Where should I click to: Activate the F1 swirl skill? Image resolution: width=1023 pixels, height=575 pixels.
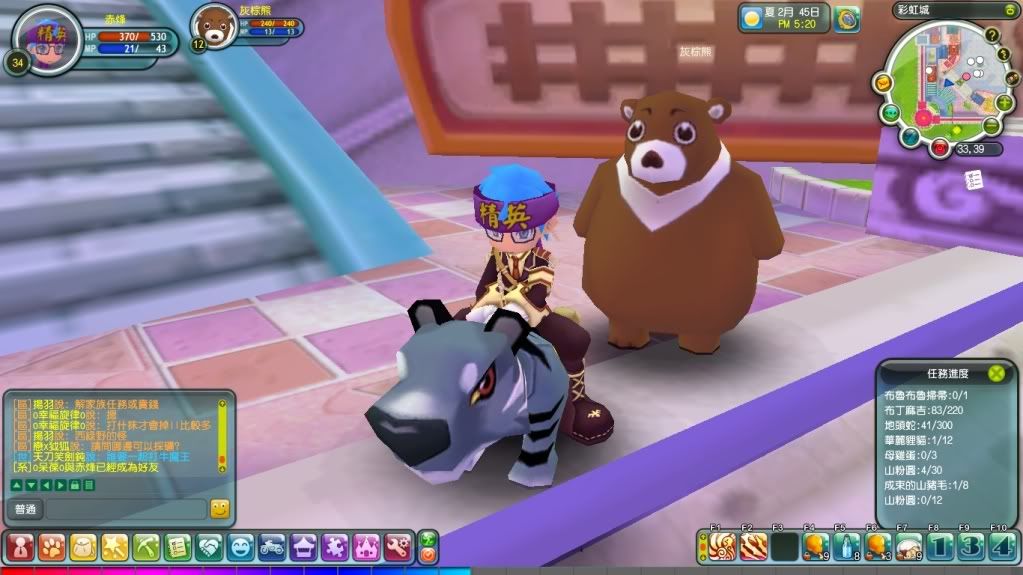coord(723,546)
